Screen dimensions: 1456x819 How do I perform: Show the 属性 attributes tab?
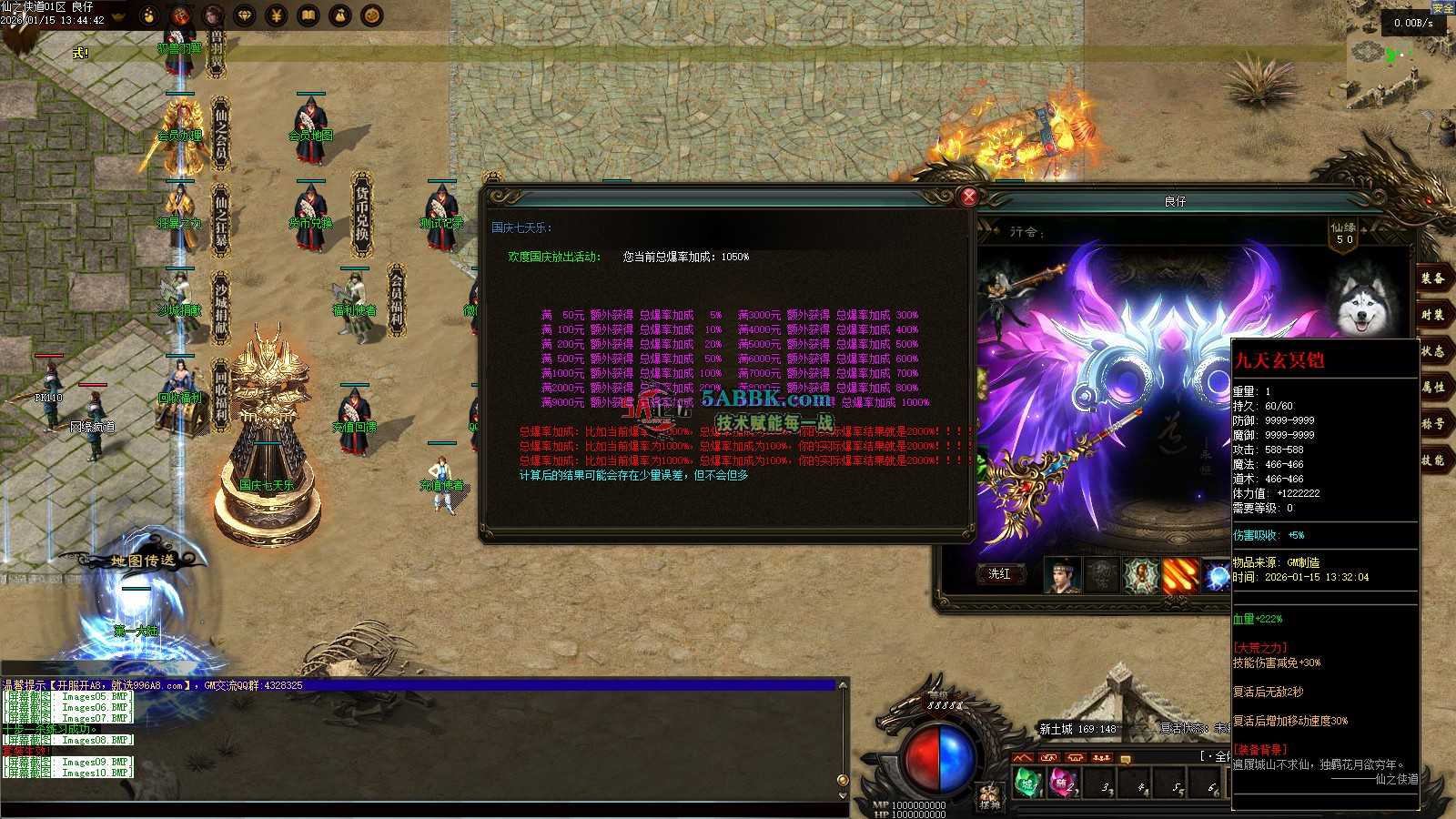(x=1432, y=388)
